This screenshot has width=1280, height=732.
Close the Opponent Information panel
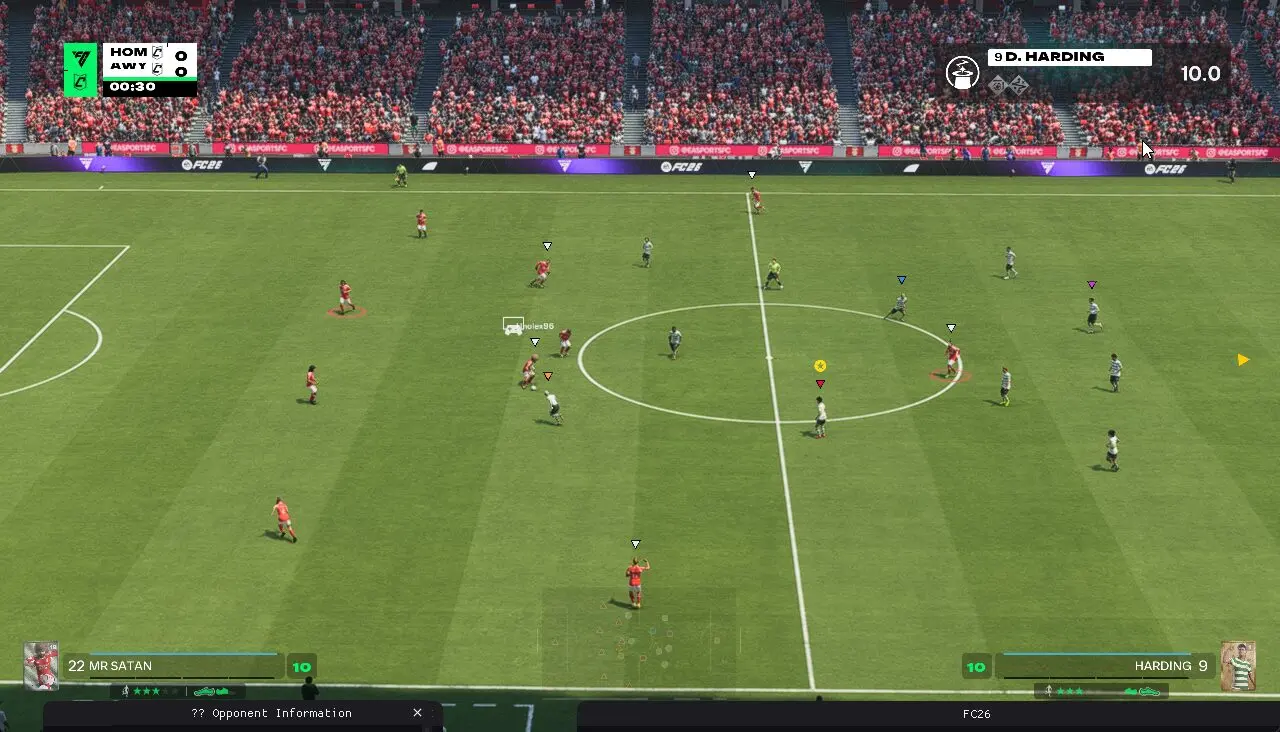click(x=417, y=713)
